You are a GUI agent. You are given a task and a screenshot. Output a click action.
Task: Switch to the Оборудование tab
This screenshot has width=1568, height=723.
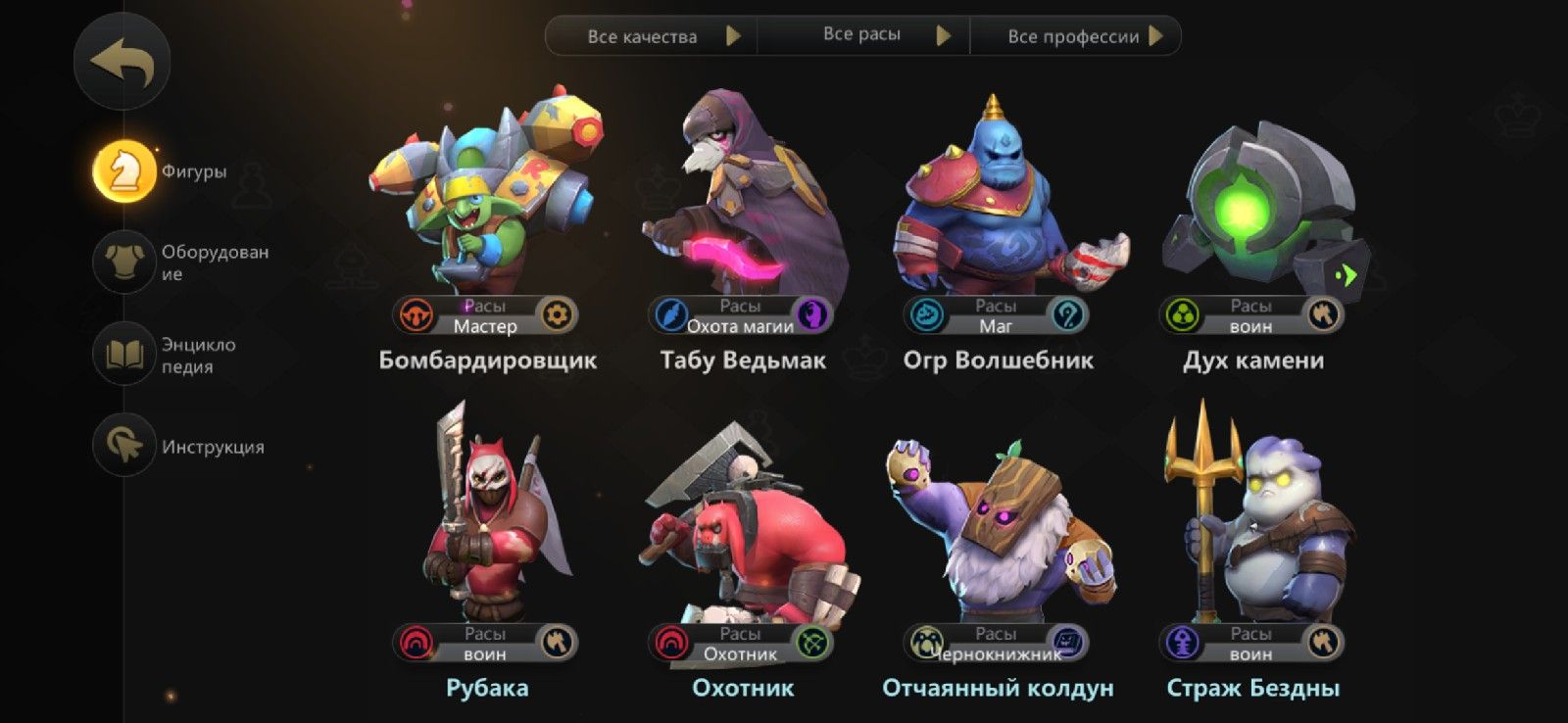click(x=122, y=261)
